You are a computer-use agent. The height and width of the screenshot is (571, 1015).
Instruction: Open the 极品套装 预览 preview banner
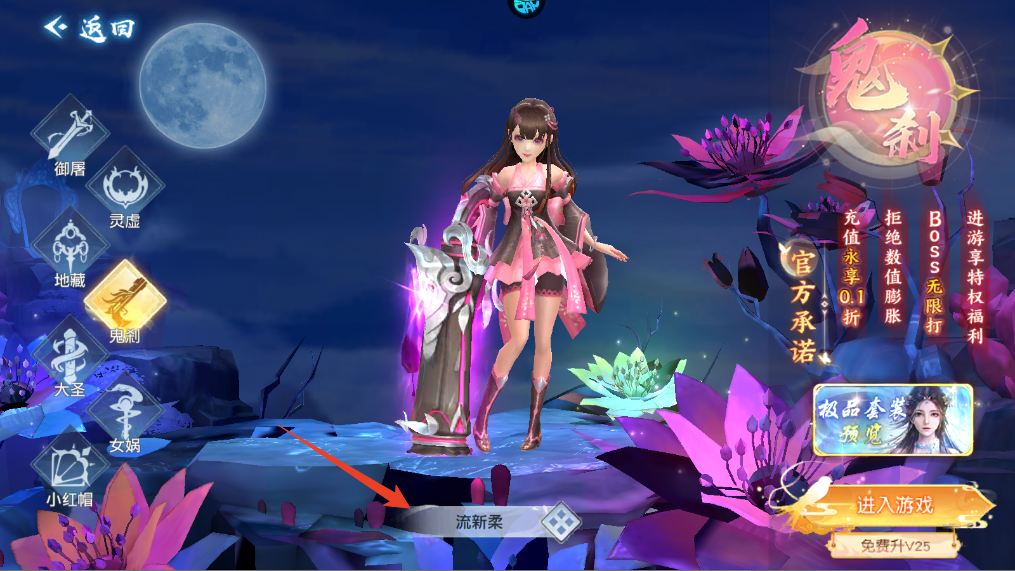point(892,419)
